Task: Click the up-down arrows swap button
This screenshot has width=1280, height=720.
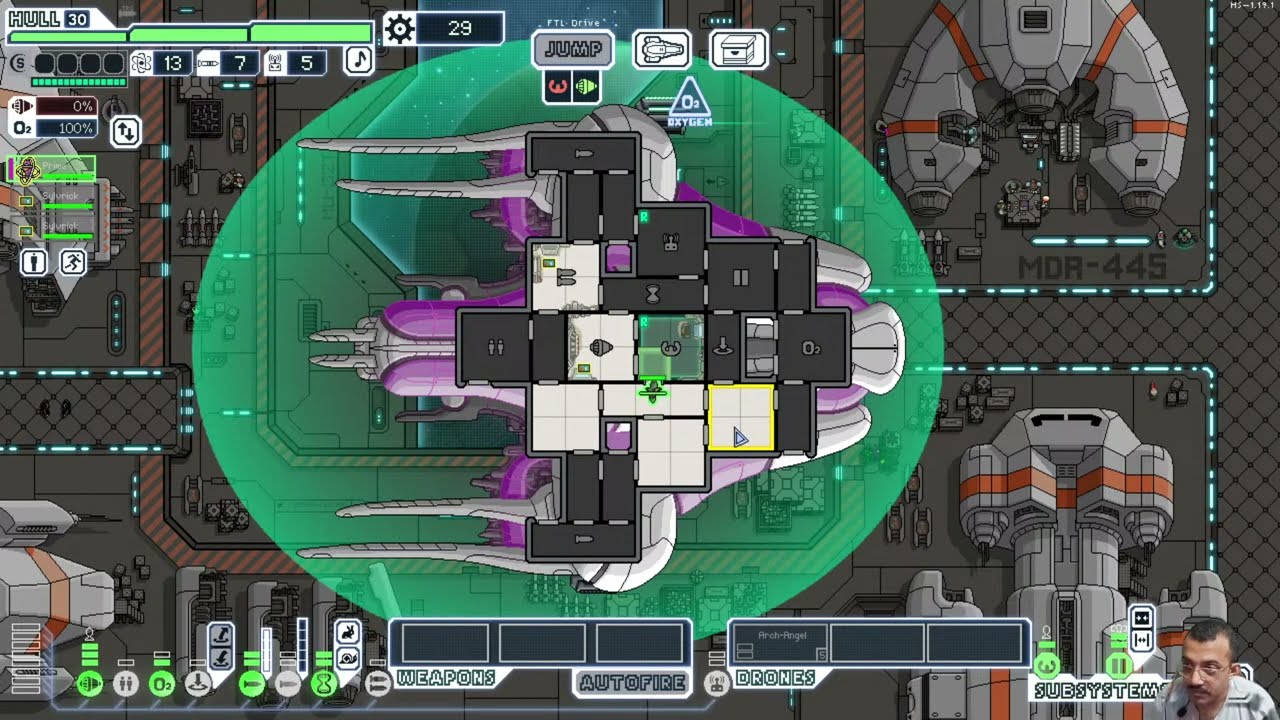Action: click(126, 131)
